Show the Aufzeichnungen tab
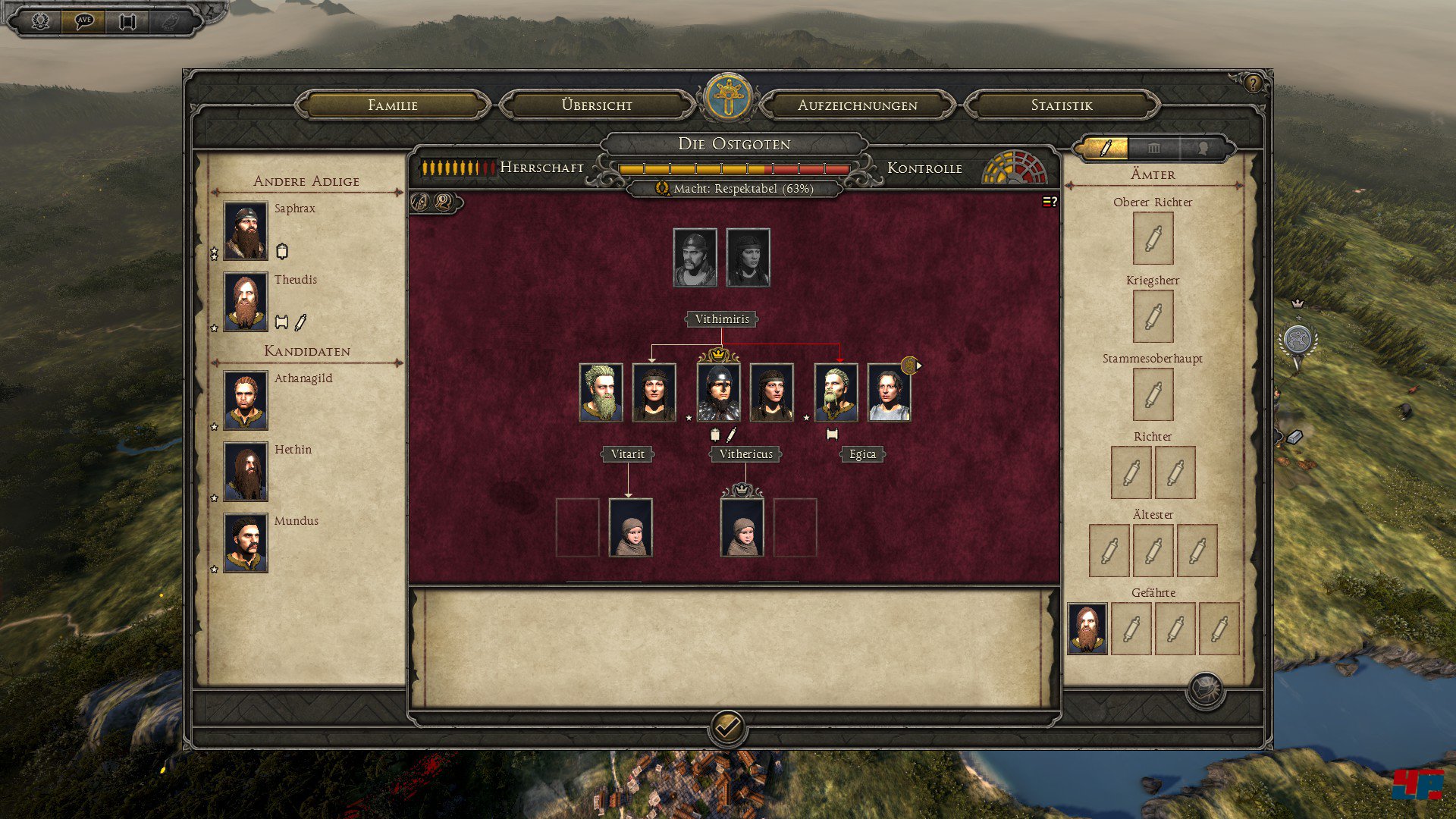Image resolution: width=1456 pixels, height=819 pixels. 857,105
